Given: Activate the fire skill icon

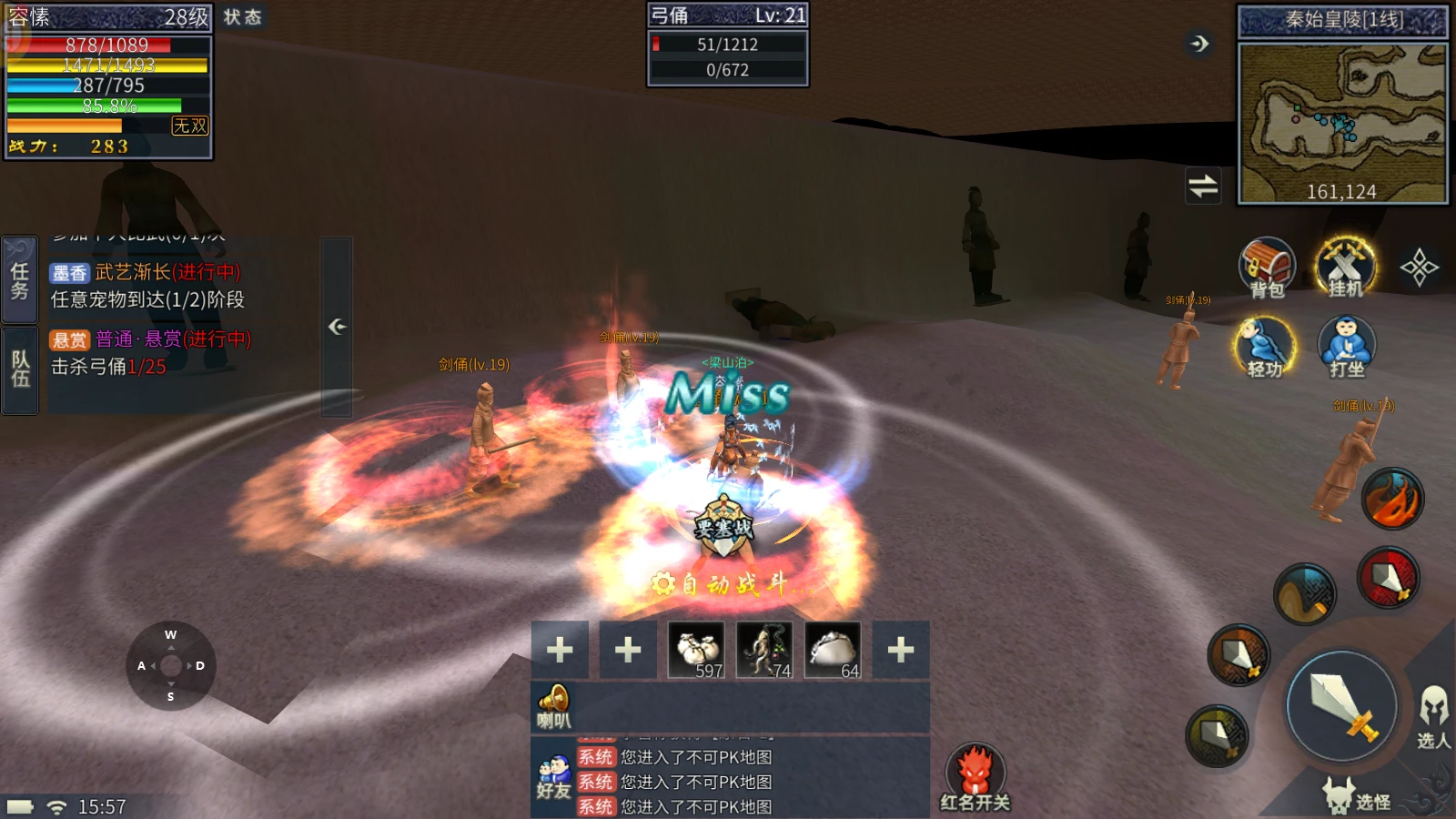Looking at the screenshot, I should (x=1392, y=499).
